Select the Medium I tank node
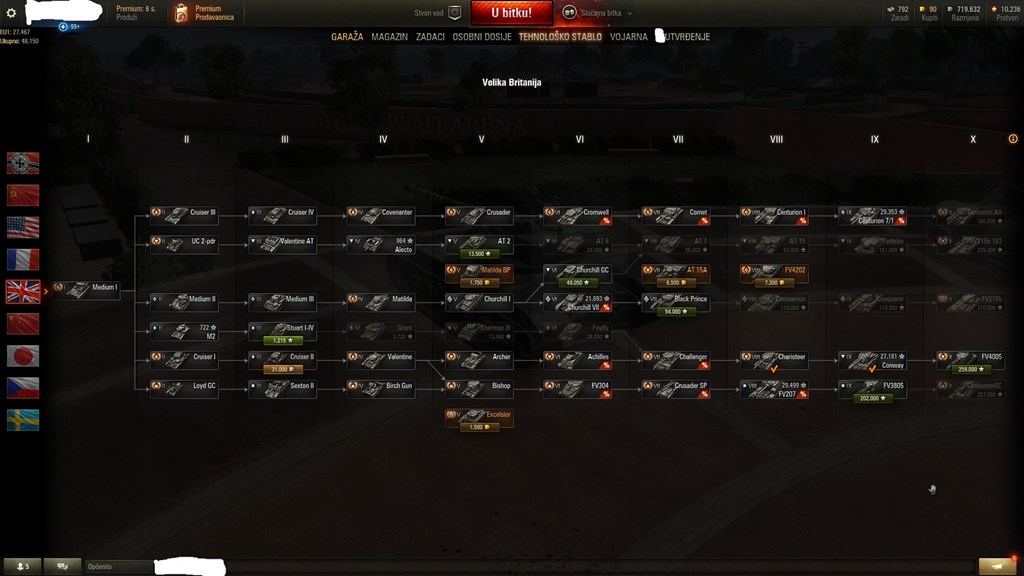 pyautogui.click(x=86, y=288)
